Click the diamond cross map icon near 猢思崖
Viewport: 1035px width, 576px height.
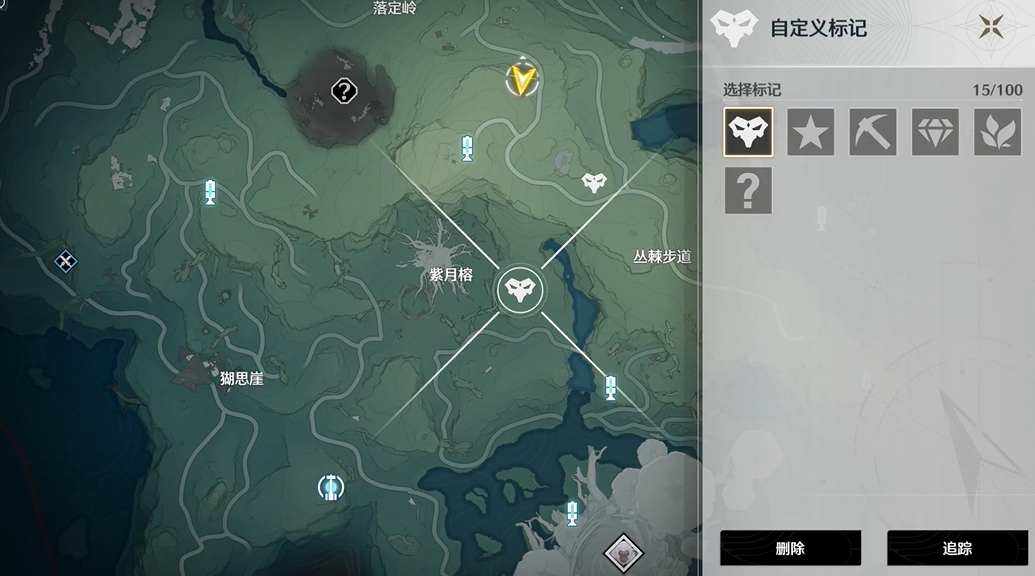coord(65,262)
